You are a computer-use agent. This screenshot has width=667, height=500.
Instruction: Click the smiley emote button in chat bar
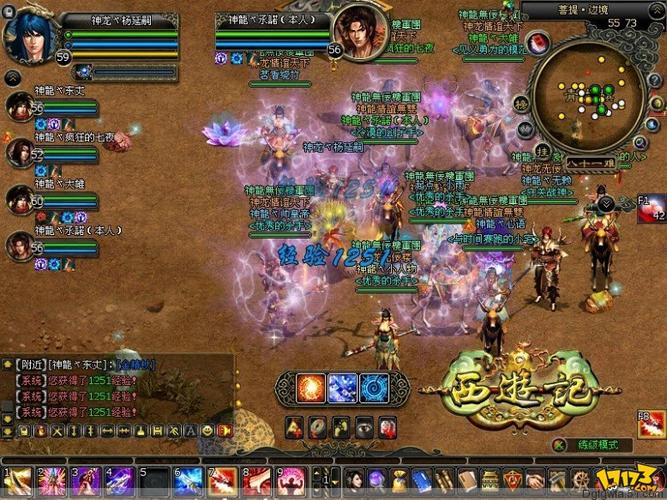(x=207, y=429)
